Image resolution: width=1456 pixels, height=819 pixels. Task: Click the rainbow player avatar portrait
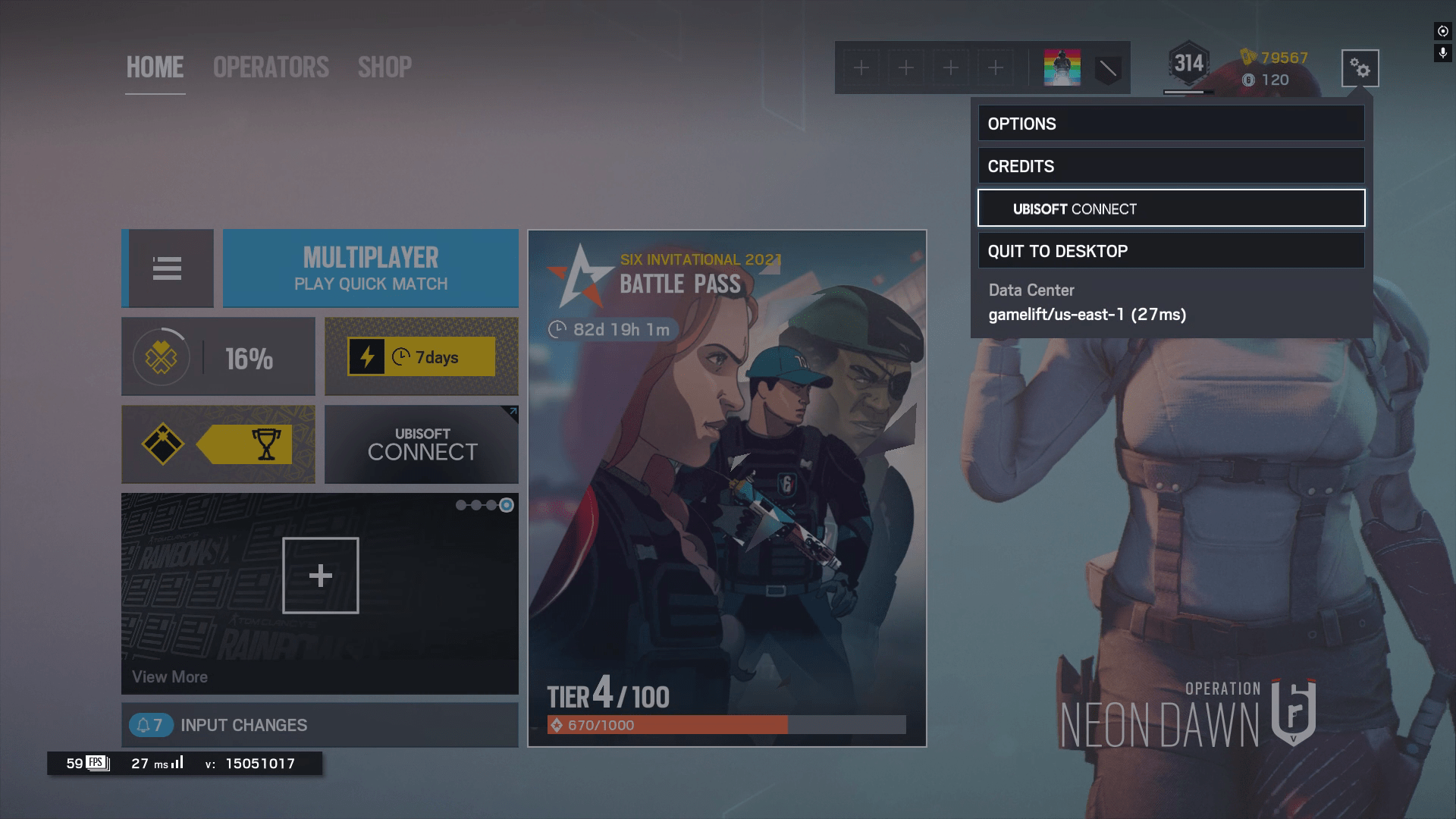1062,67
